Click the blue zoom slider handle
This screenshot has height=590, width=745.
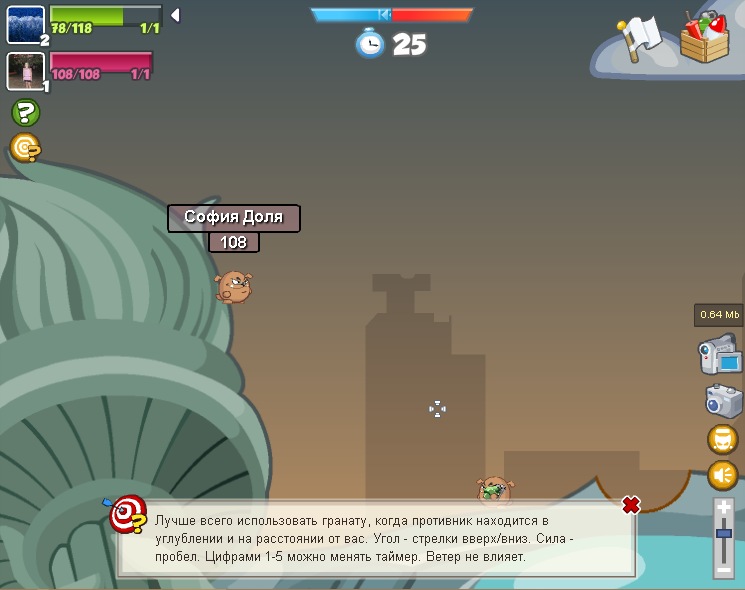724,534
